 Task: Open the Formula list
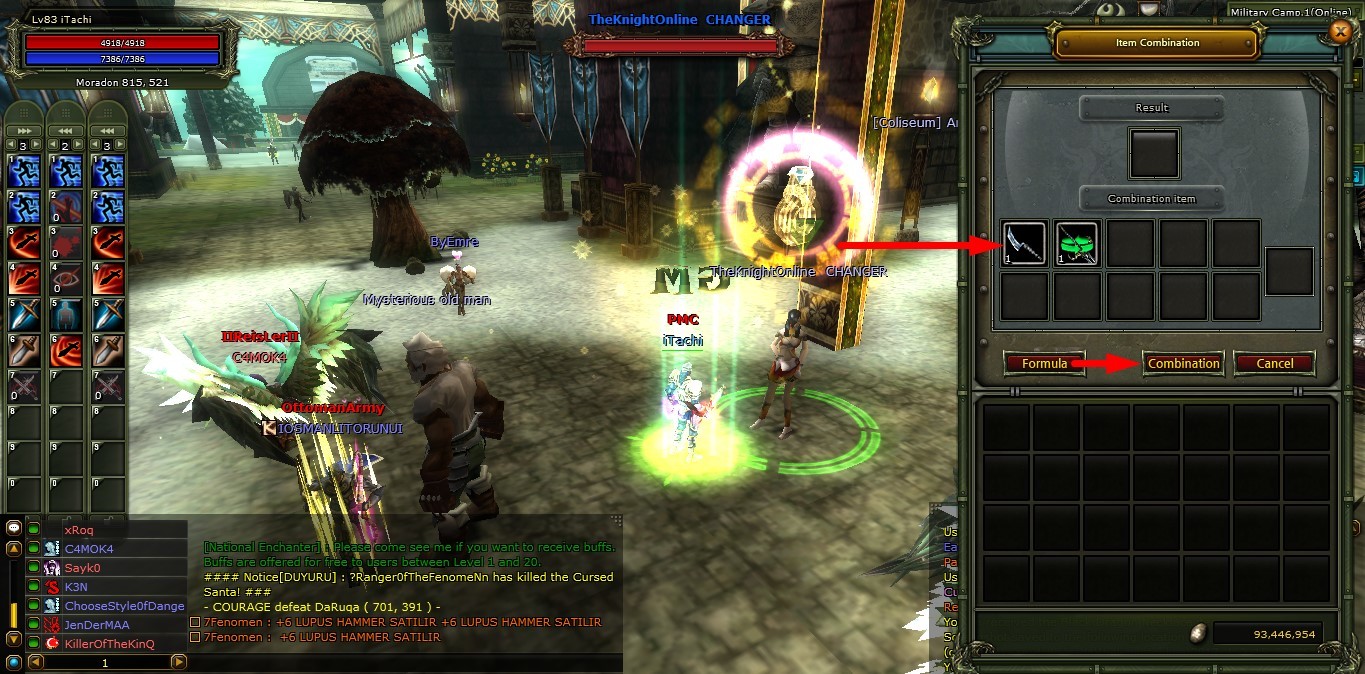pos(1044,363)
